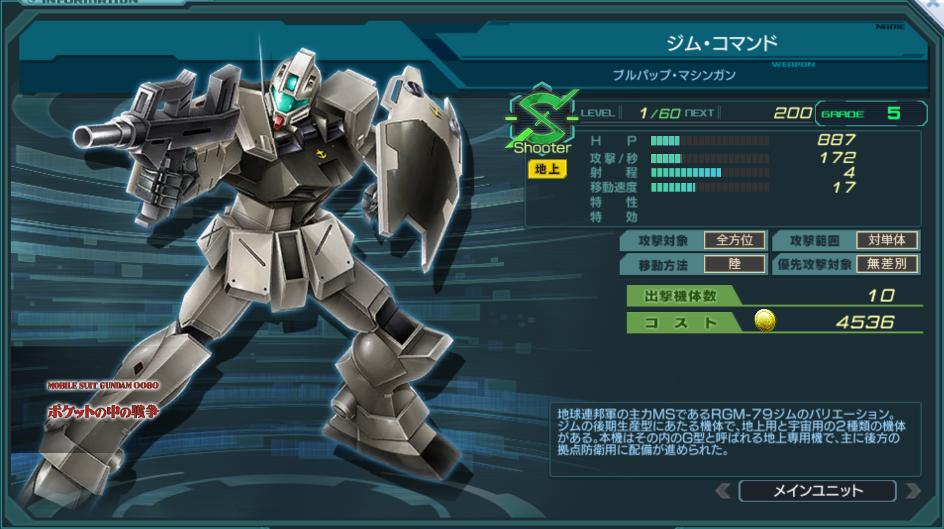Go to previous page with left arrow

pos(724,491)
